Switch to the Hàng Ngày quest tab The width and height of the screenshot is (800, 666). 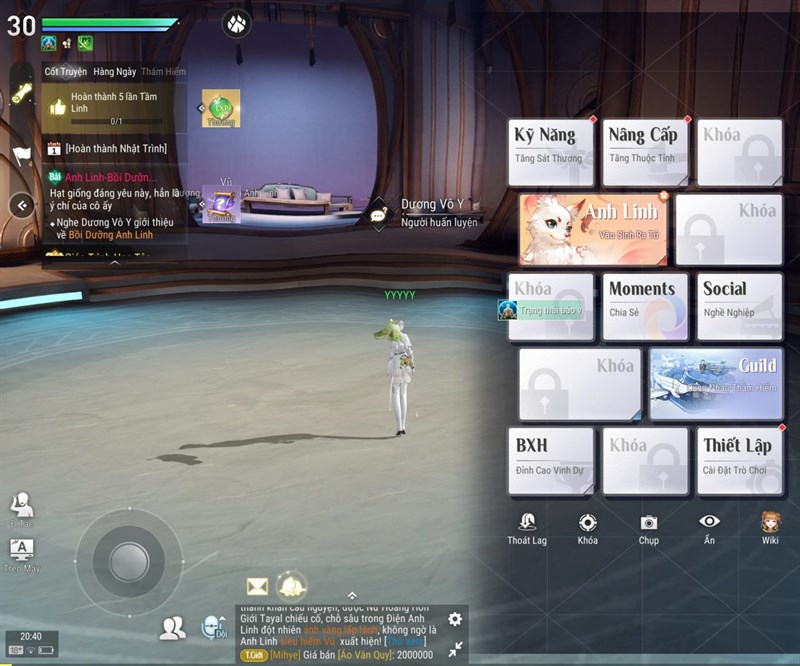(113, 72)
